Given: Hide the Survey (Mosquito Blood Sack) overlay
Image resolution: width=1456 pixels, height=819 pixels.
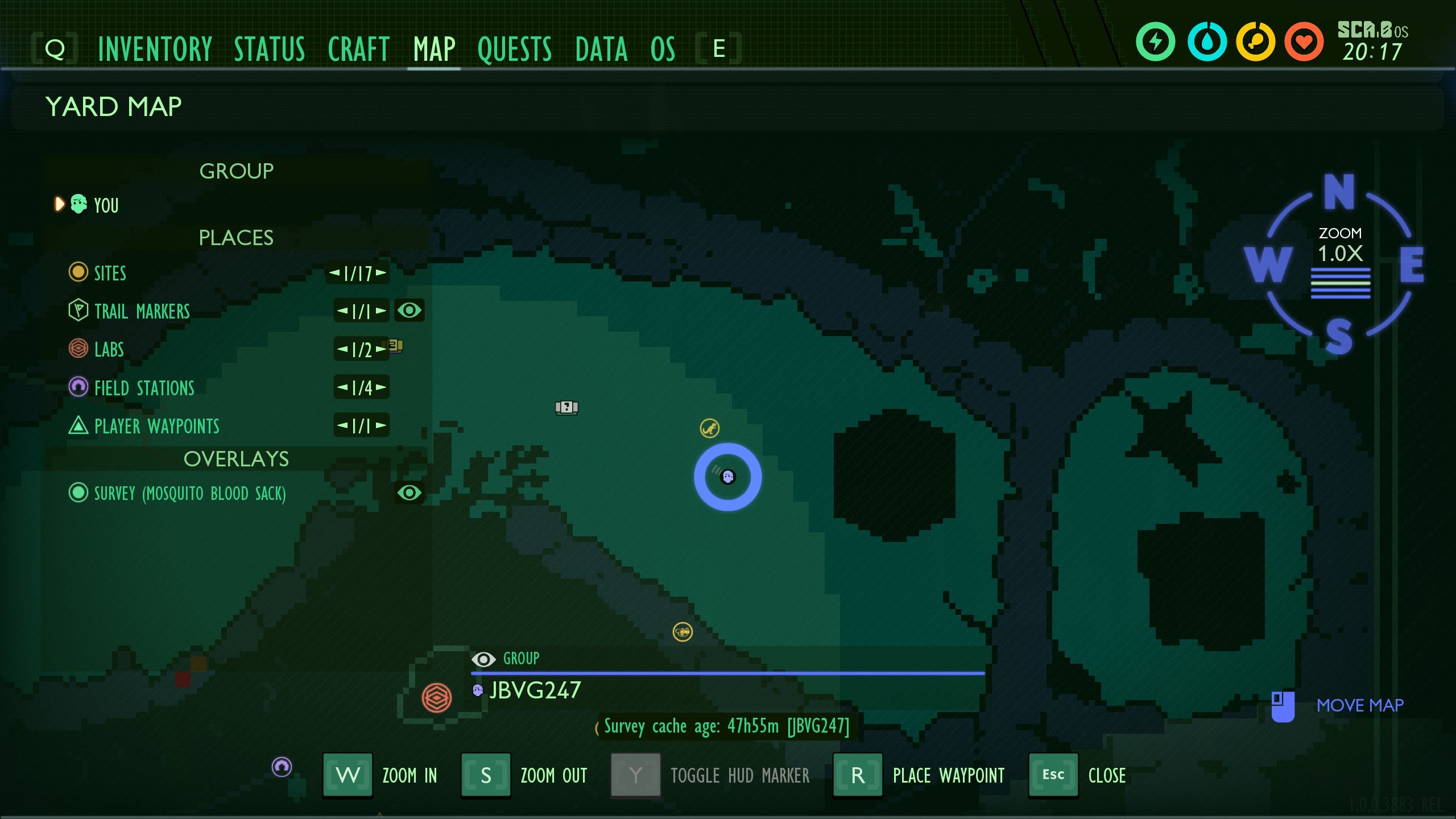Looking at the screenshot, I should pos(411,493).
